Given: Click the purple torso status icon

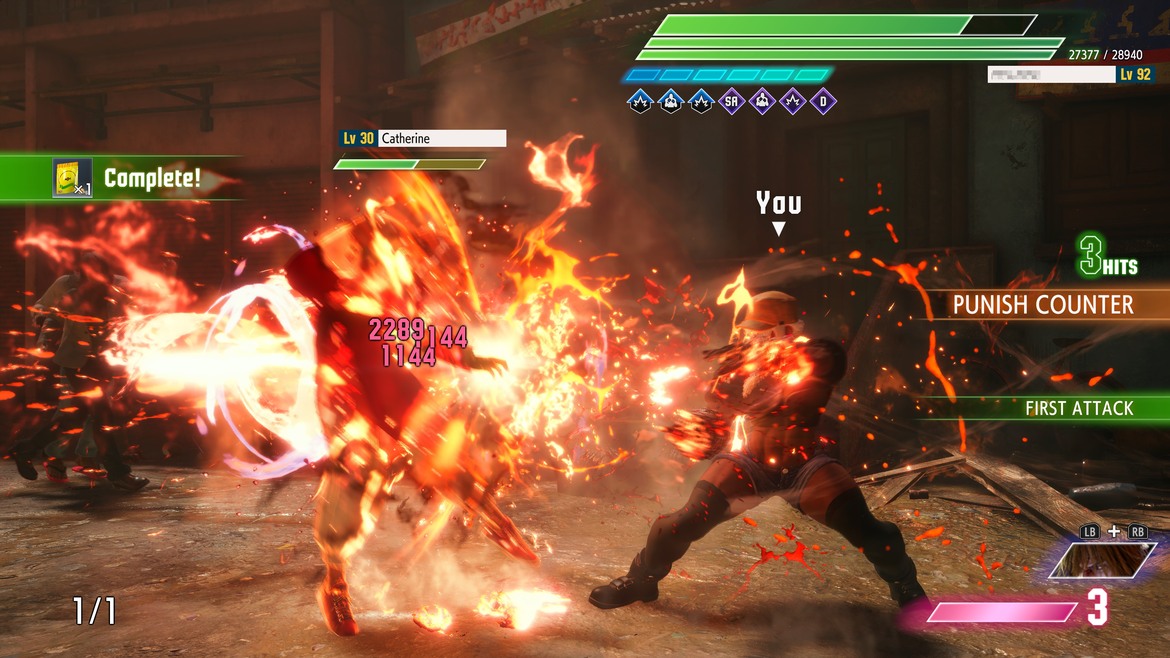Looking at the screenshot, I should (x=763, y=101).
